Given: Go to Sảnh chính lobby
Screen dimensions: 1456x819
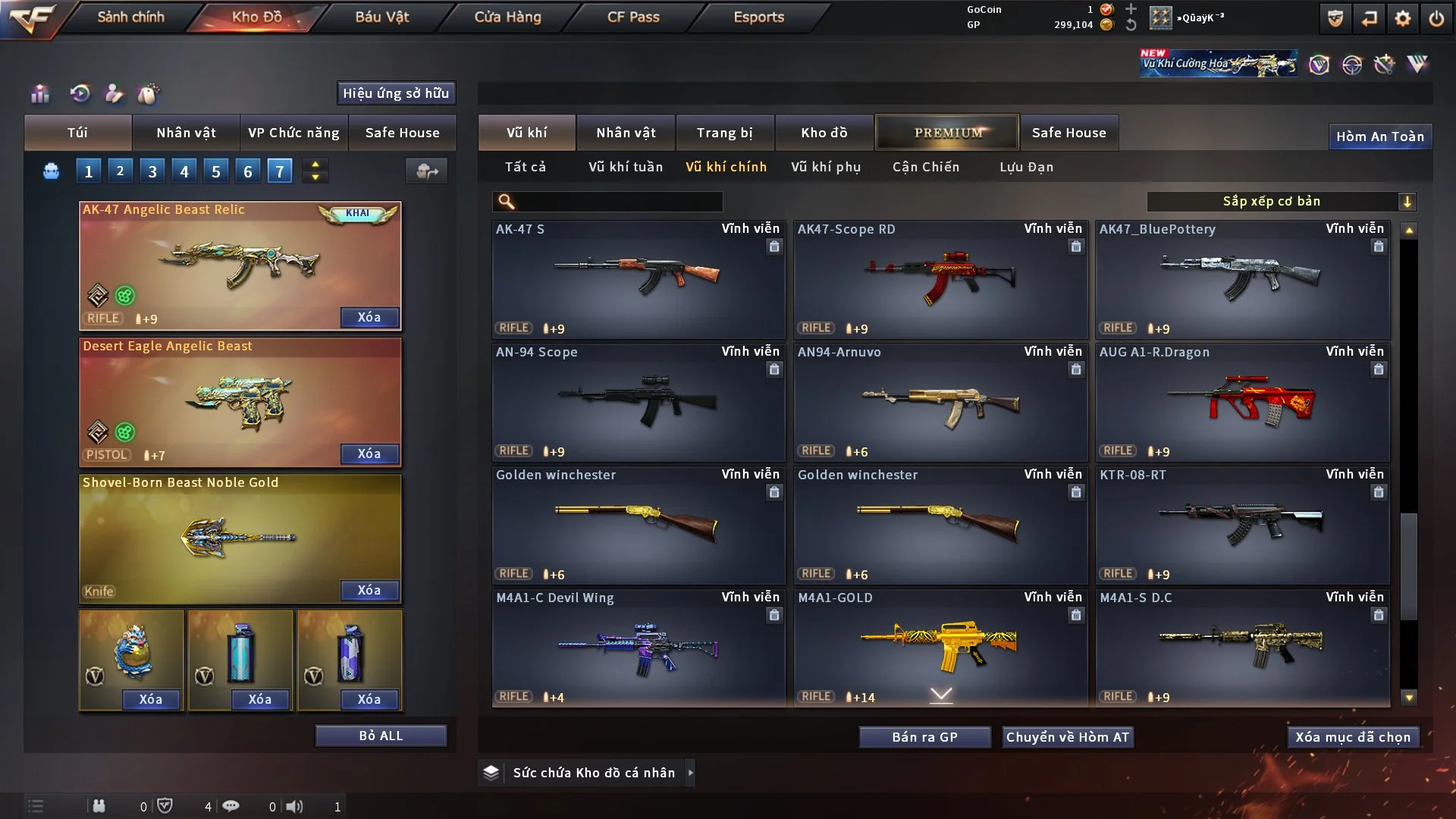Looking at the screenshot, I should (x=130, y=17).
